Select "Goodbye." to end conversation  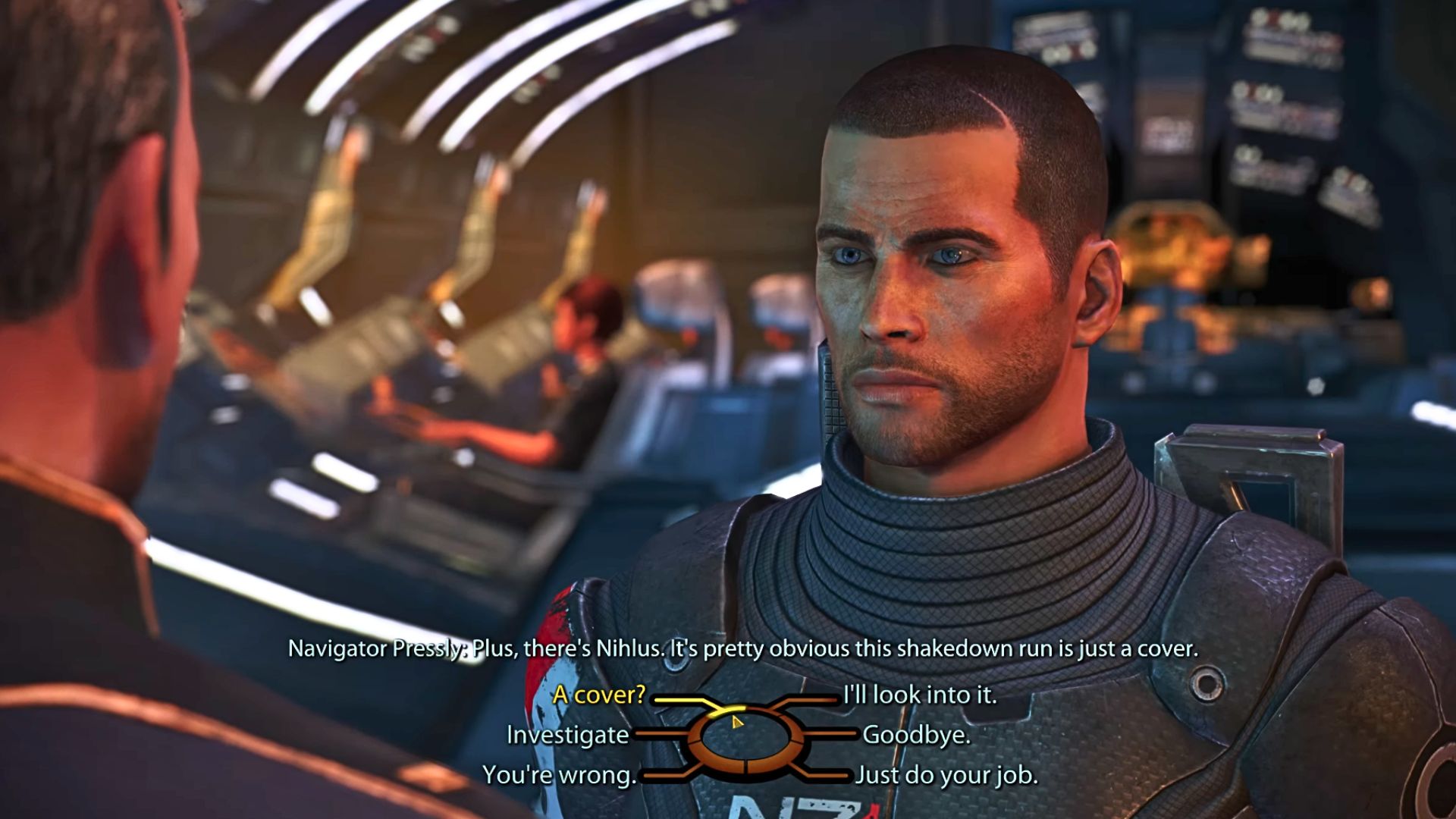pos(916,735)
